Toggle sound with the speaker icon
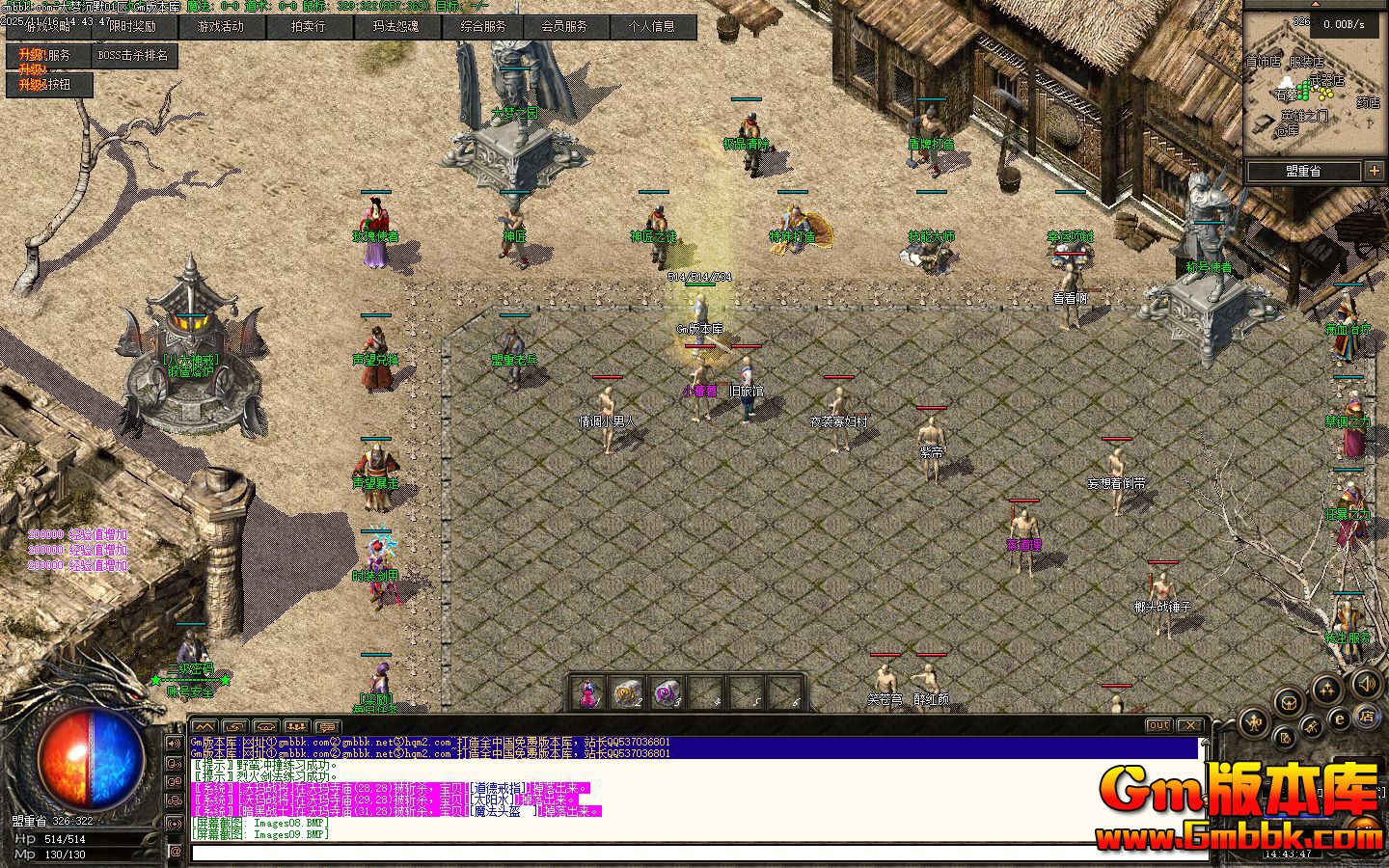This screenshot has height=868, width=1389. coord(1365,684)
